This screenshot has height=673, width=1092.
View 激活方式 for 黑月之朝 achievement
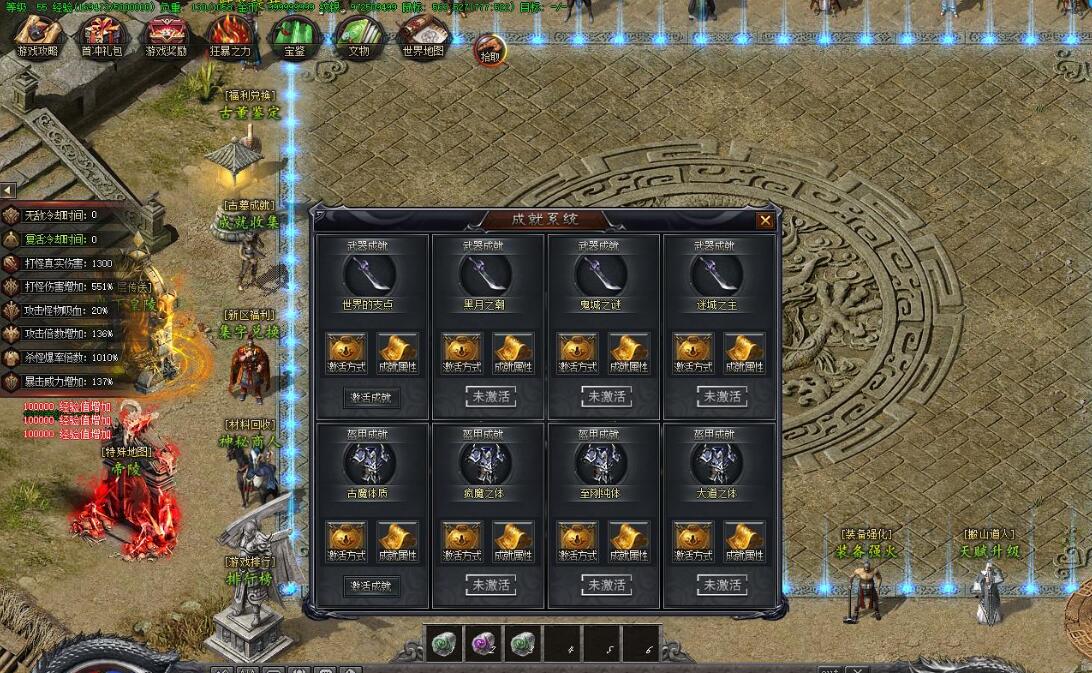(x=462, y=353)
